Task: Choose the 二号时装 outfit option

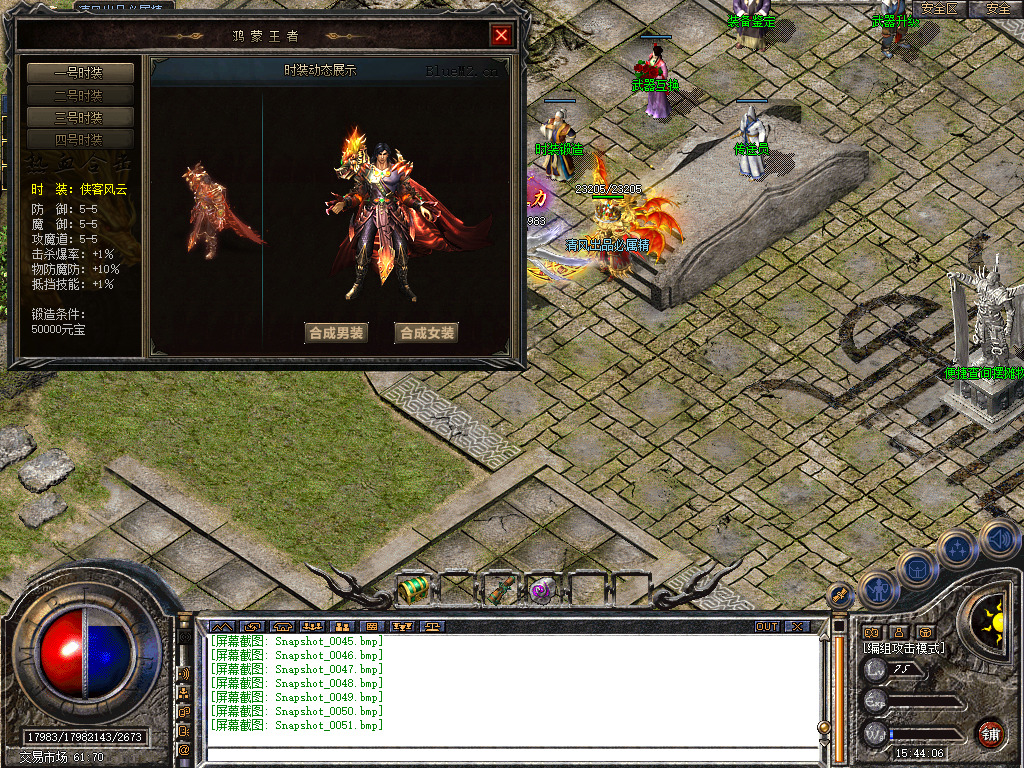Action: [80, 95]
